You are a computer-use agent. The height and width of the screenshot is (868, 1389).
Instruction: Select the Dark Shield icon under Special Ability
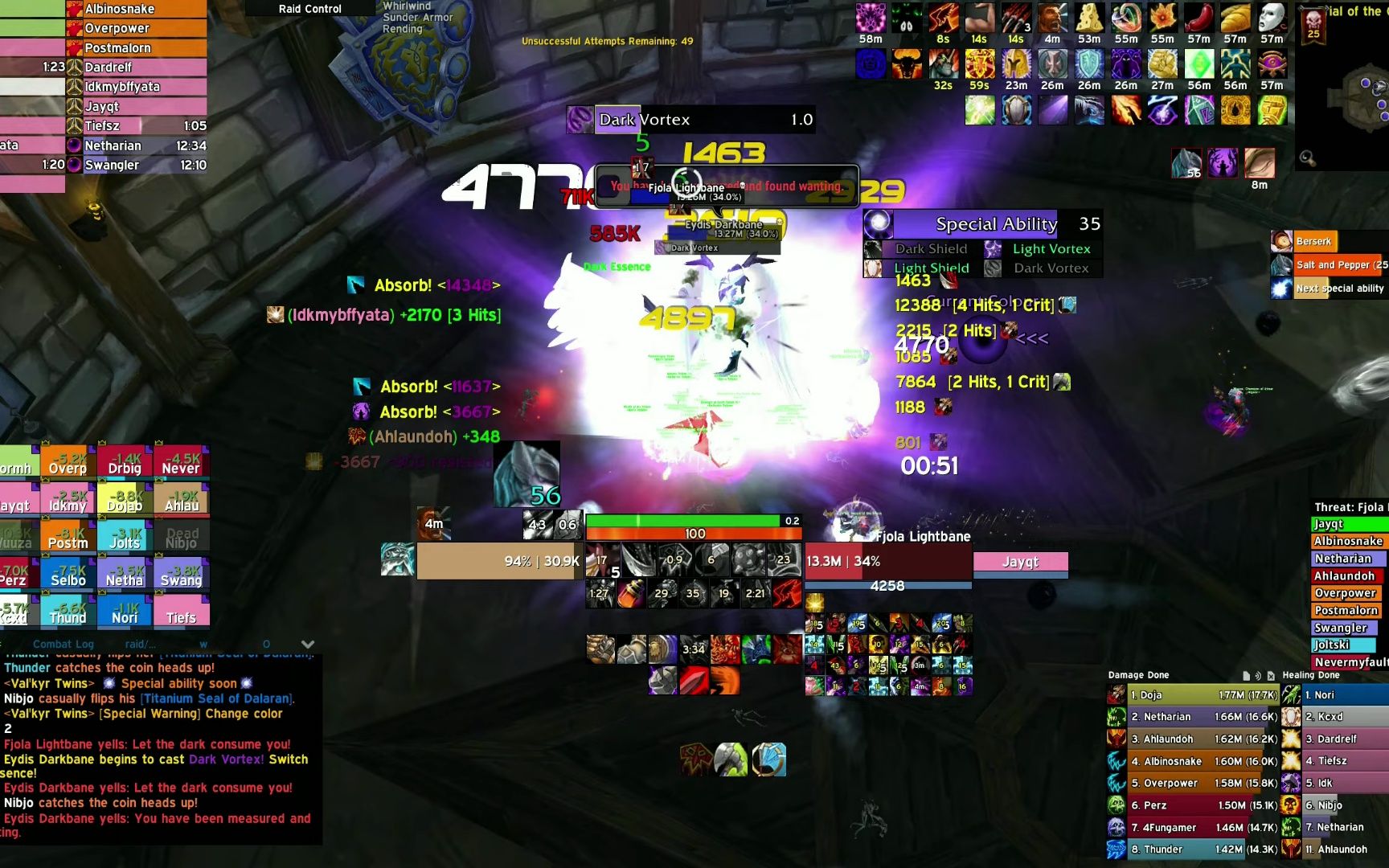click(872, 249)
